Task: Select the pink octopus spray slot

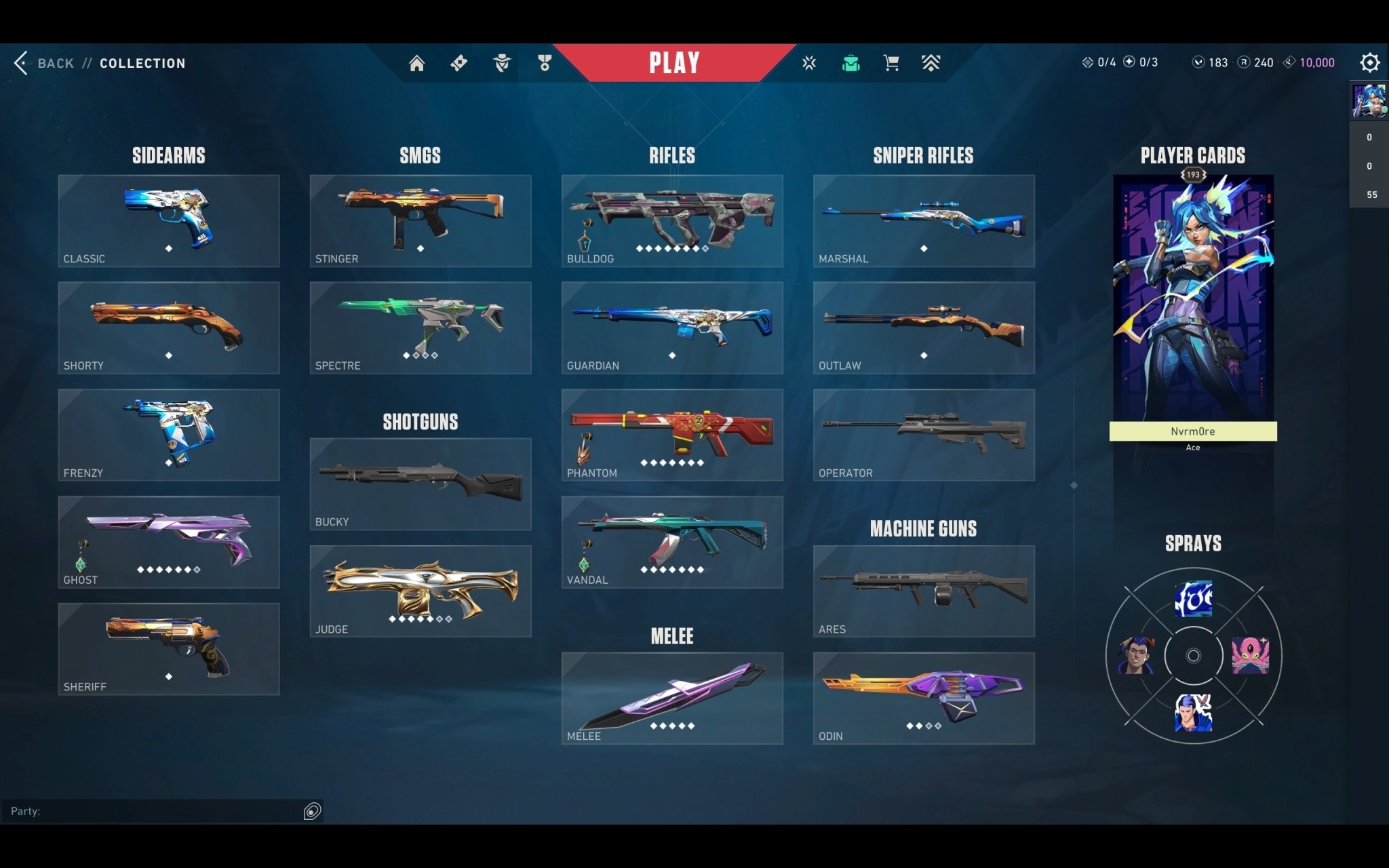Action: [x=1250, y=655]
